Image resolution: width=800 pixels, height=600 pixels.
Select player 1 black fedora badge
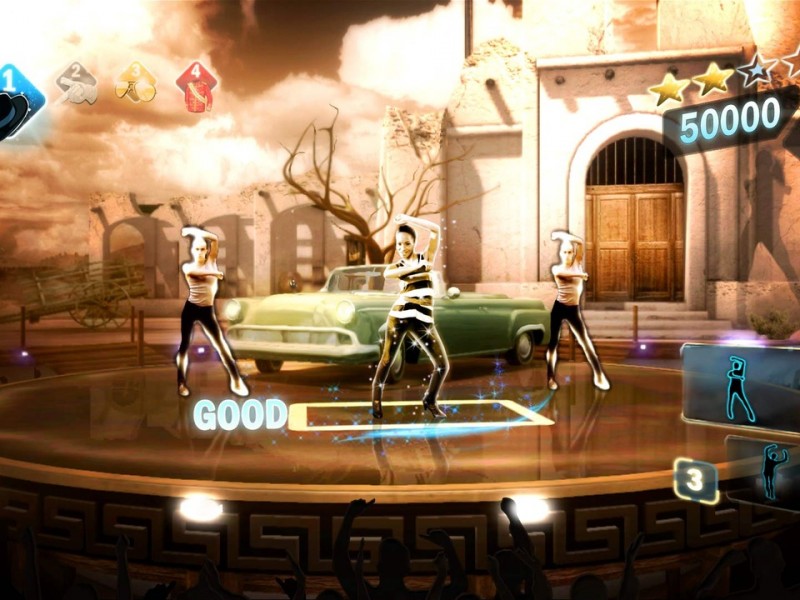16,98
